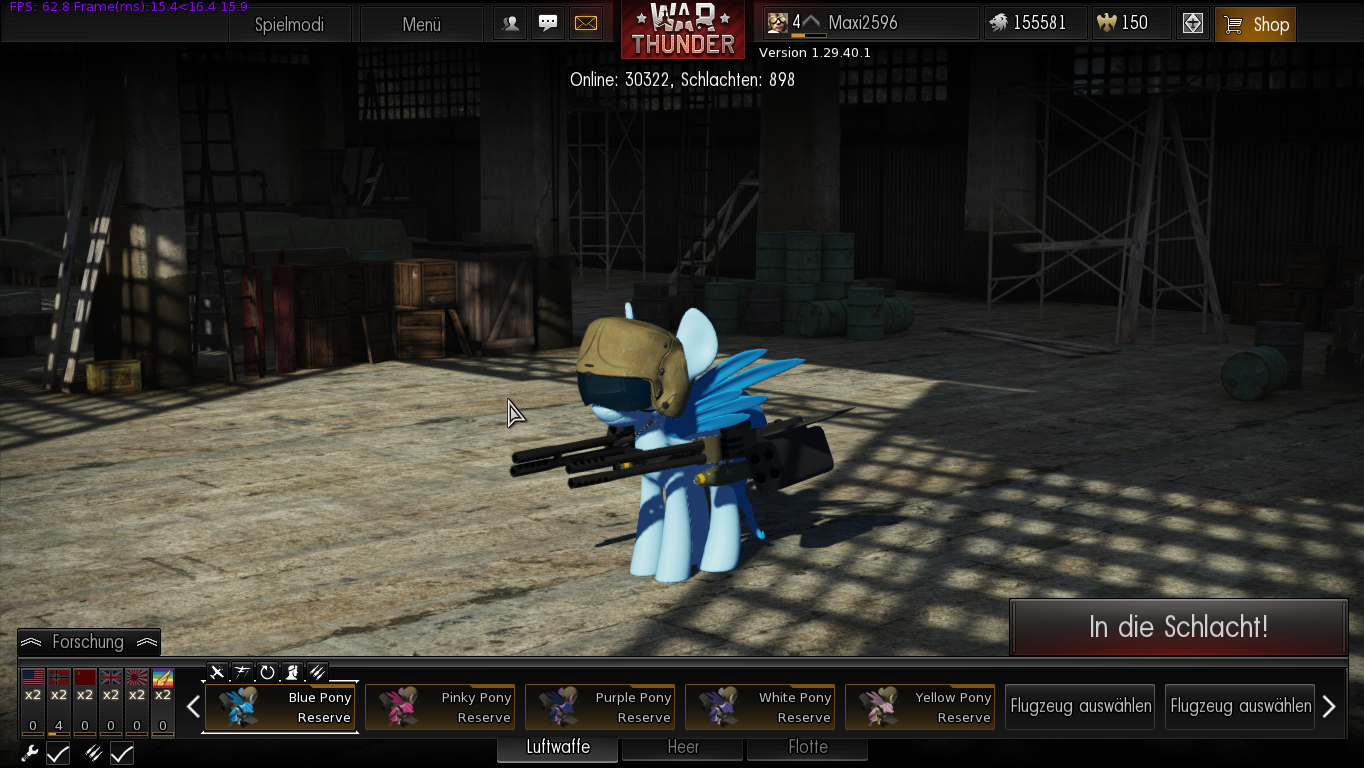The height and width of the screenshot is (768, 1364).
Task: Select the Japanese rising sun nation
Action: (x=137, y=681)
